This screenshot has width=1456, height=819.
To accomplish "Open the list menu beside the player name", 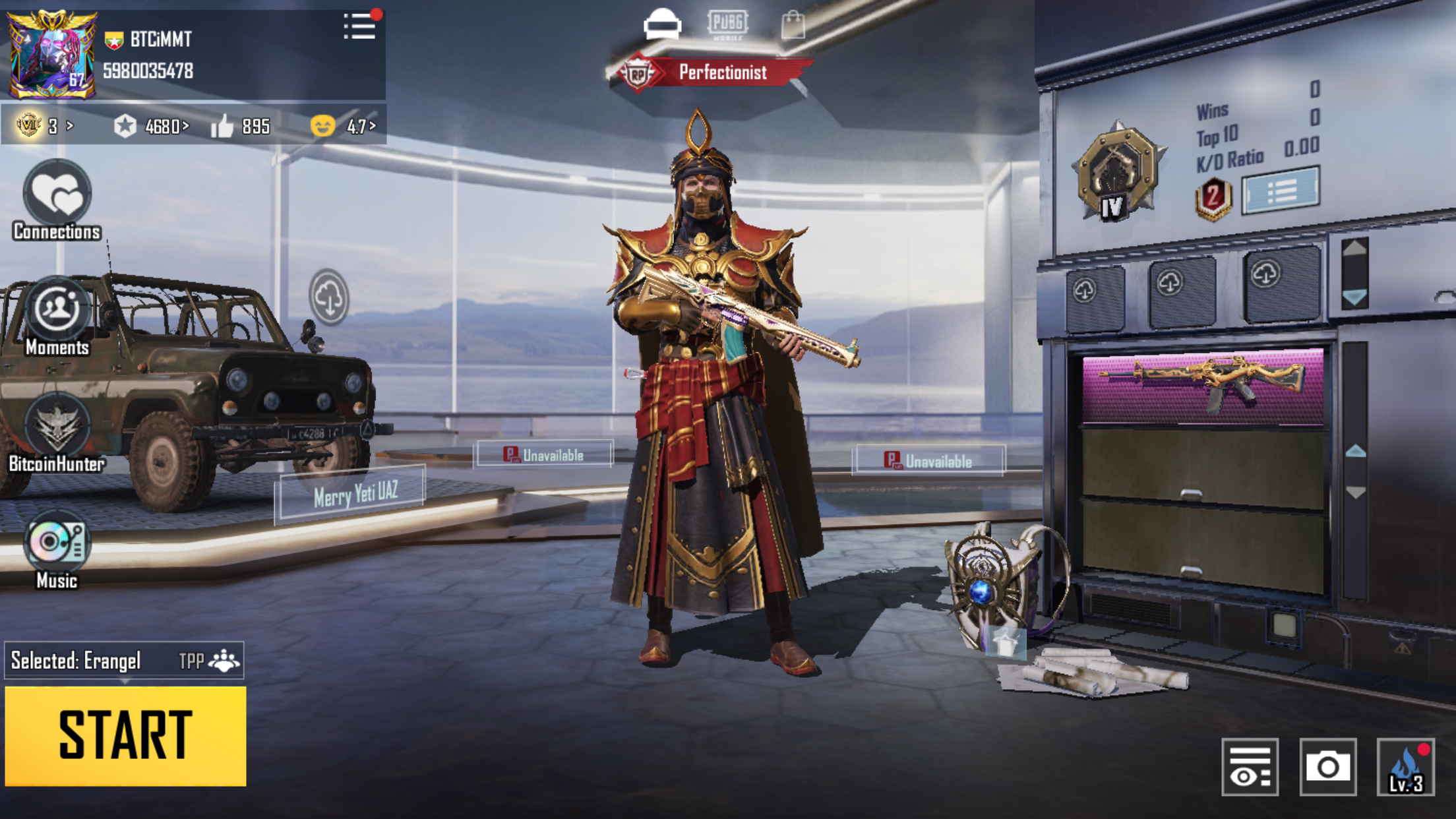I will coord(360,27).
